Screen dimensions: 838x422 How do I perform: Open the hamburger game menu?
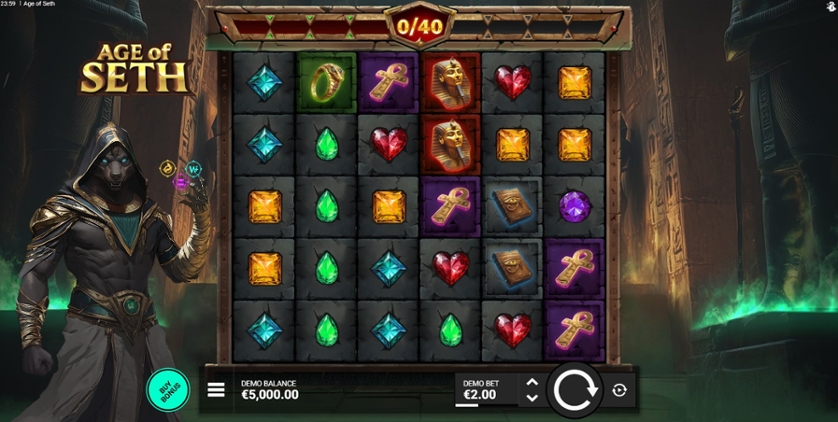tap(216, 390)
